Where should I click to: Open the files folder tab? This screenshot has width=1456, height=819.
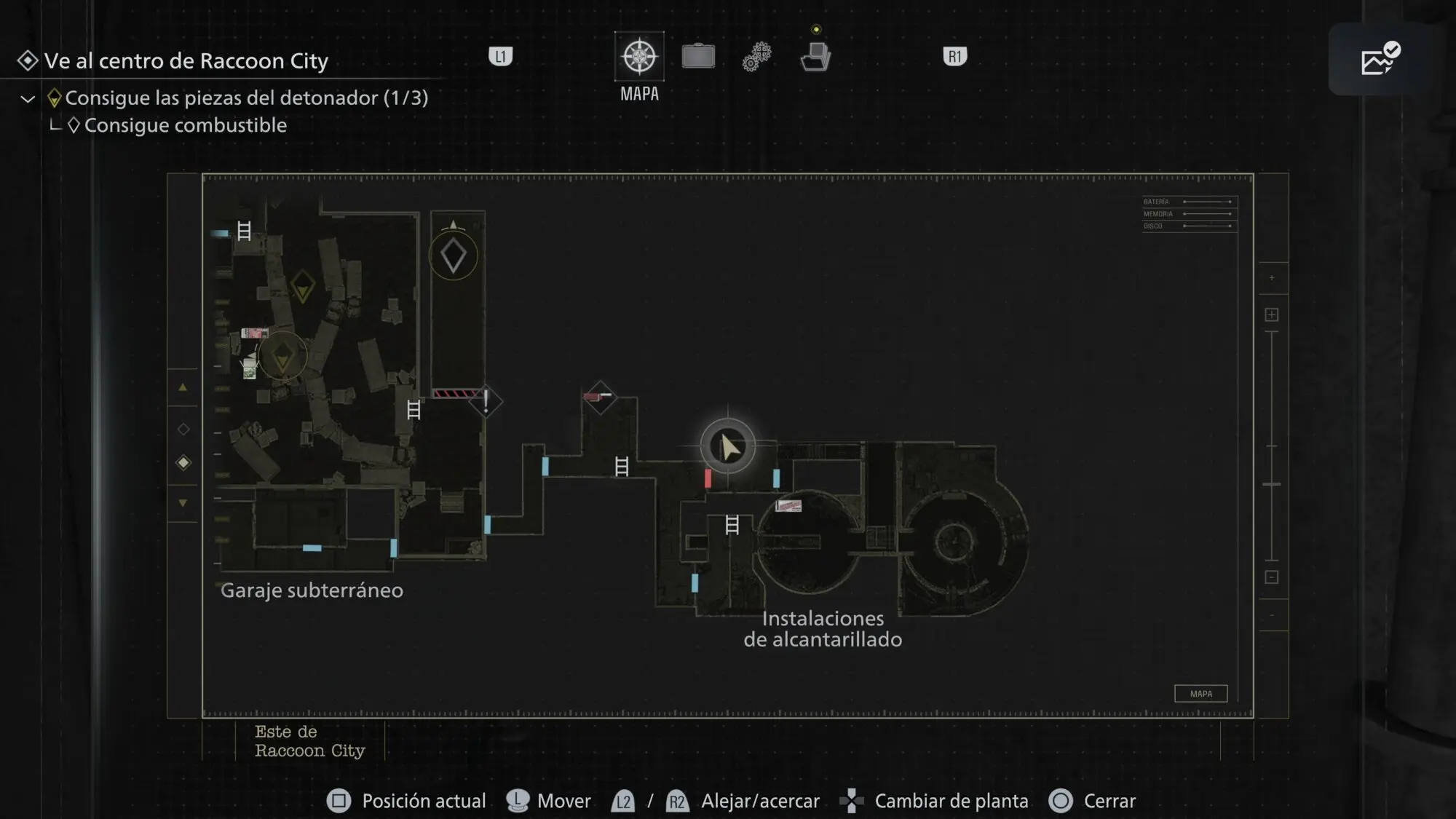[815, 57]
